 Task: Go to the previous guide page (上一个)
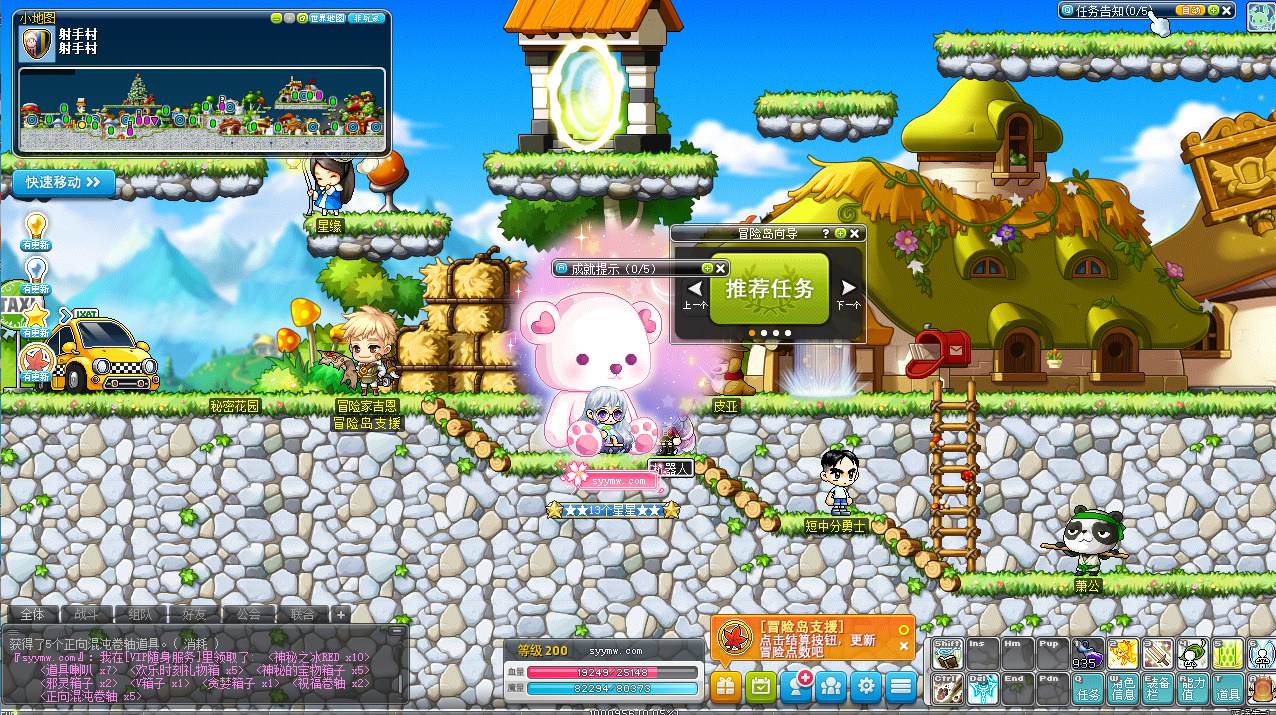(695, 291)
